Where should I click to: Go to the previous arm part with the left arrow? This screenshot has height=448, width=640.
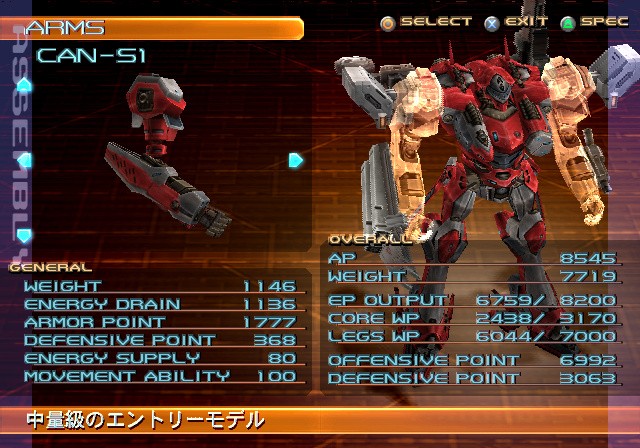pos(25,160)
